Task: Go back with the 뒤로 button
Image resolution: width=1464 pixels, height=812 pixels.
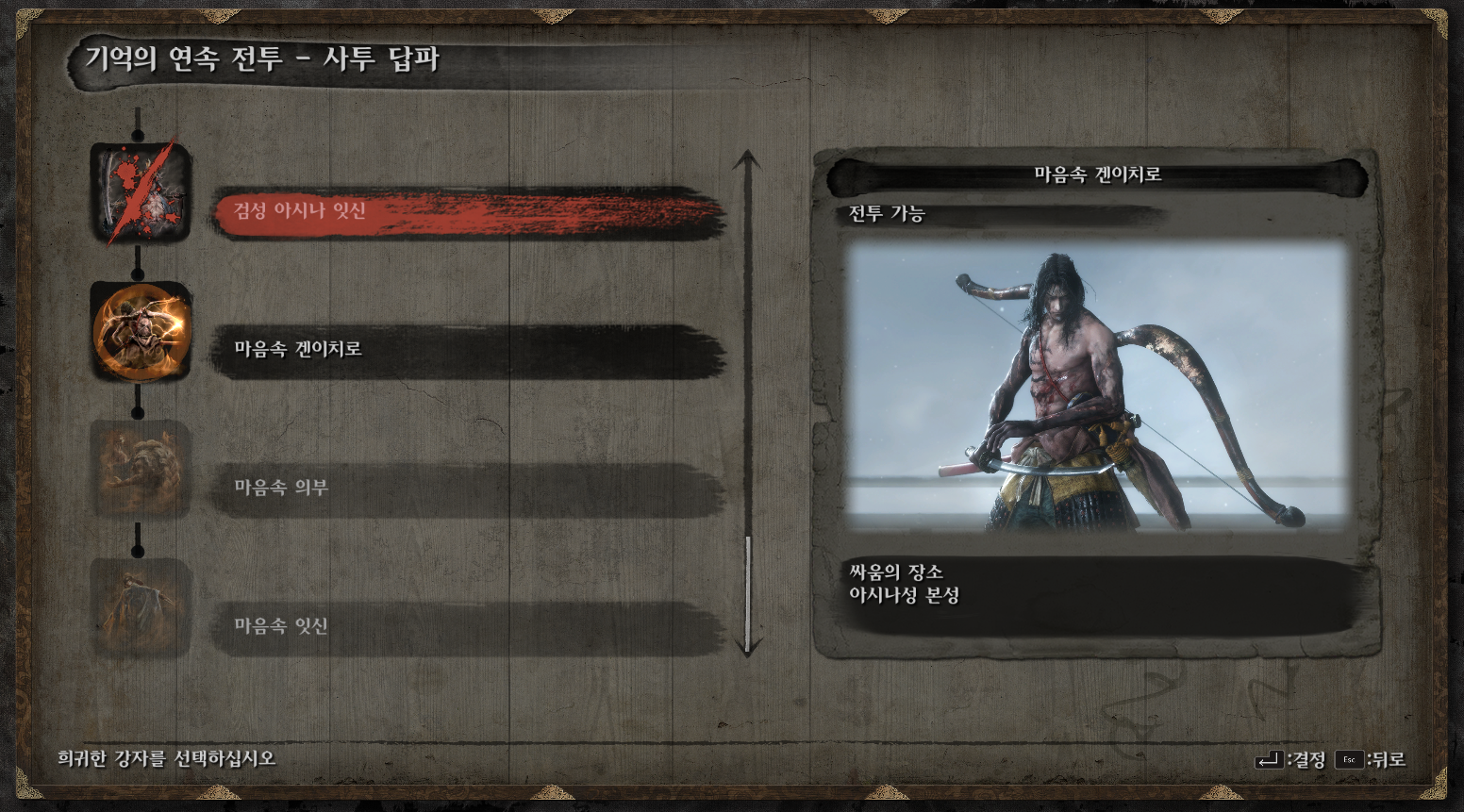Action: tap(1371, 760)
